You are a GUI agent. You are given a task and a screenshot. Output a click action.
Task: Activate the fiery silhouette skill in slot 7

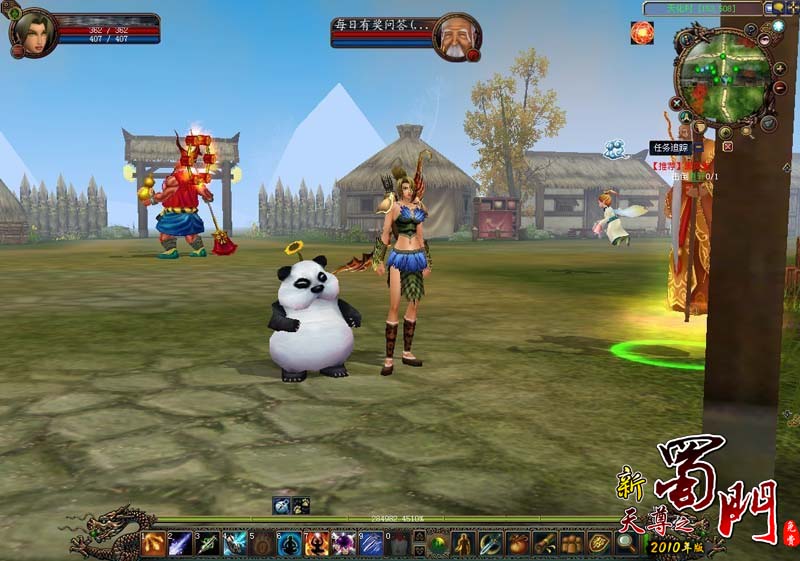(x=316, y=543)
